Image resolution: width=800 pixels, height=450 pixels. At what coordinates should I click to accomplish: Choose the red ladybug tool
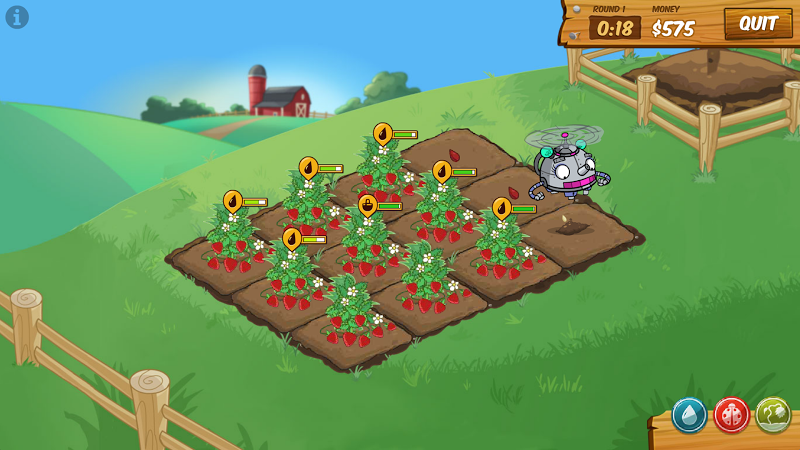pos(731,414)
